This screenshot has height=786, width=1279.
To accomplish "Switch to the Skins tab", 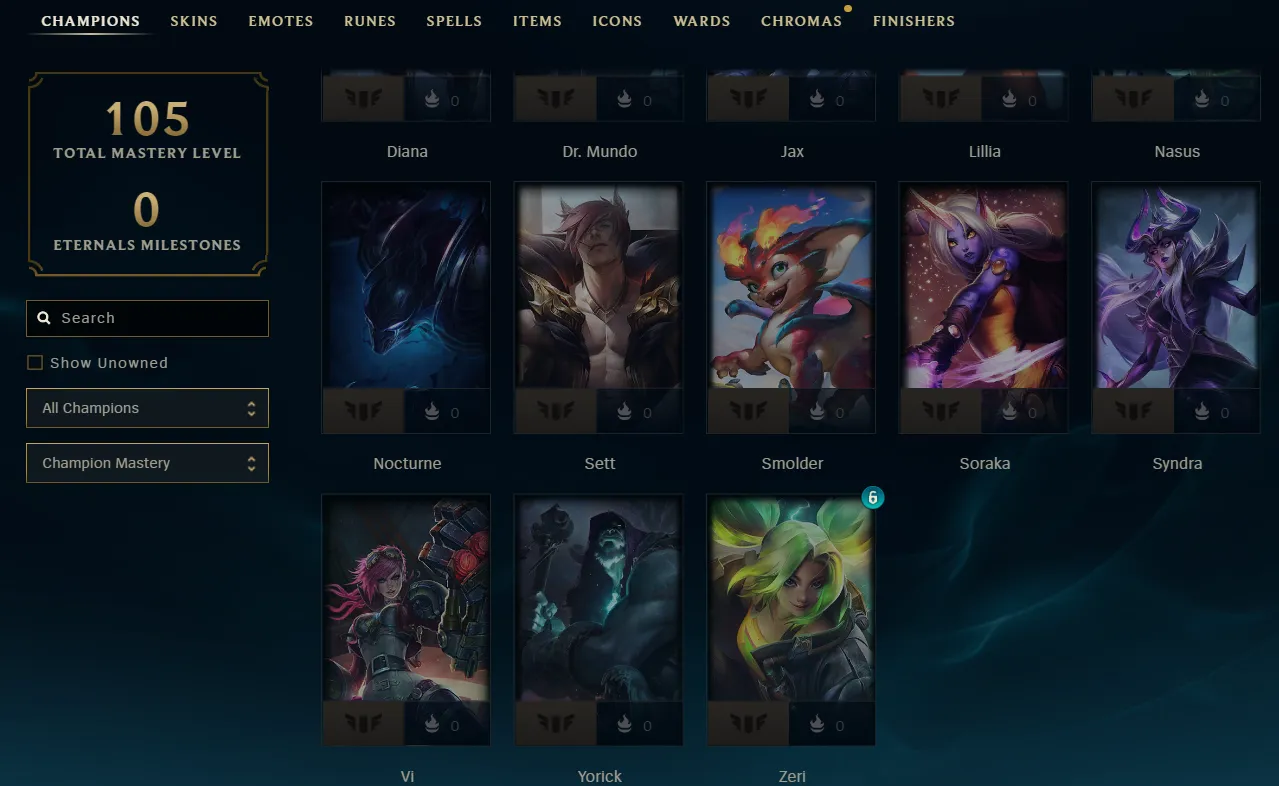I will pyautogui.click(x=194, y=21).
